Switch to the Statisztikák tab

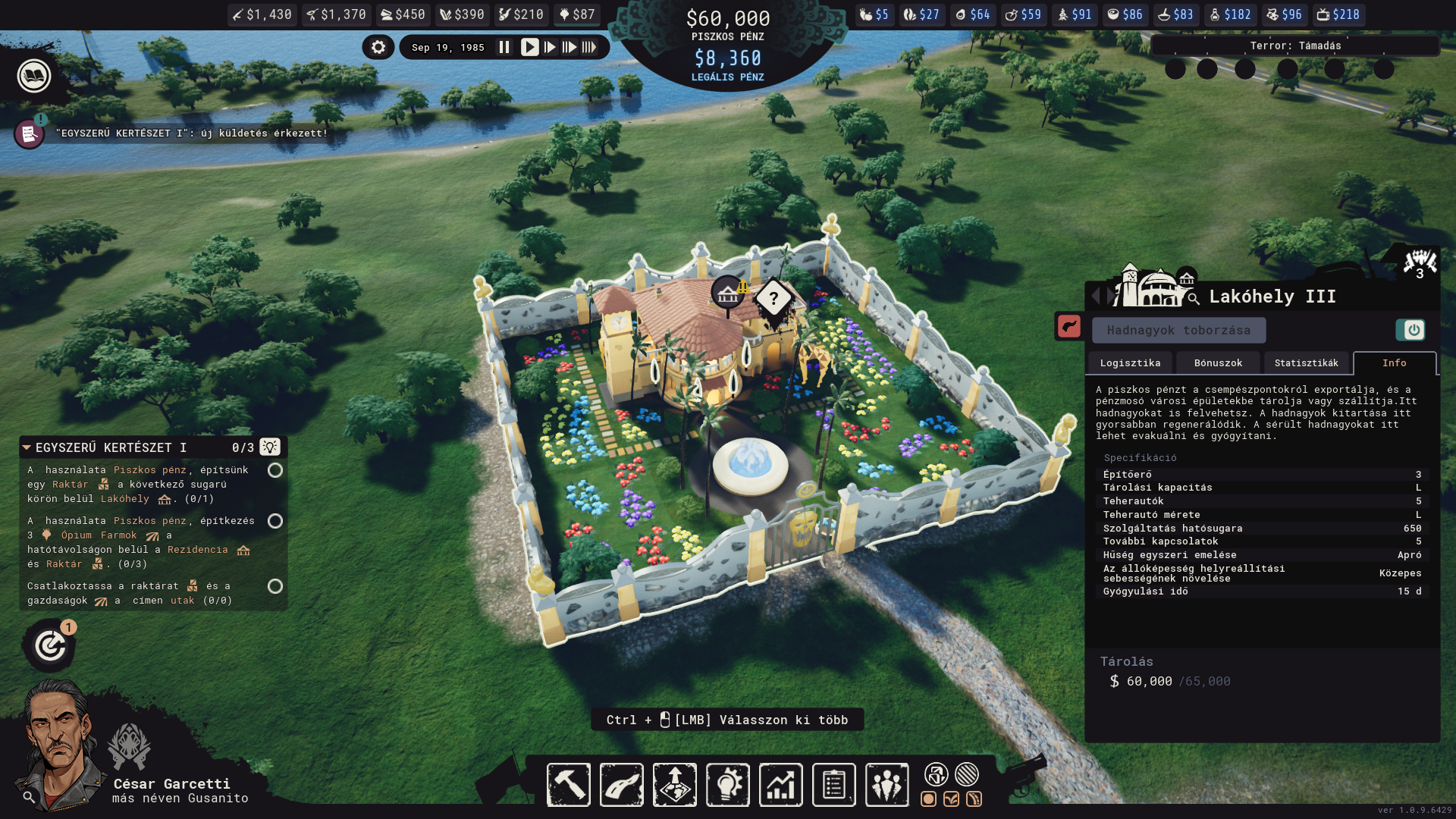click(1306, 363)
